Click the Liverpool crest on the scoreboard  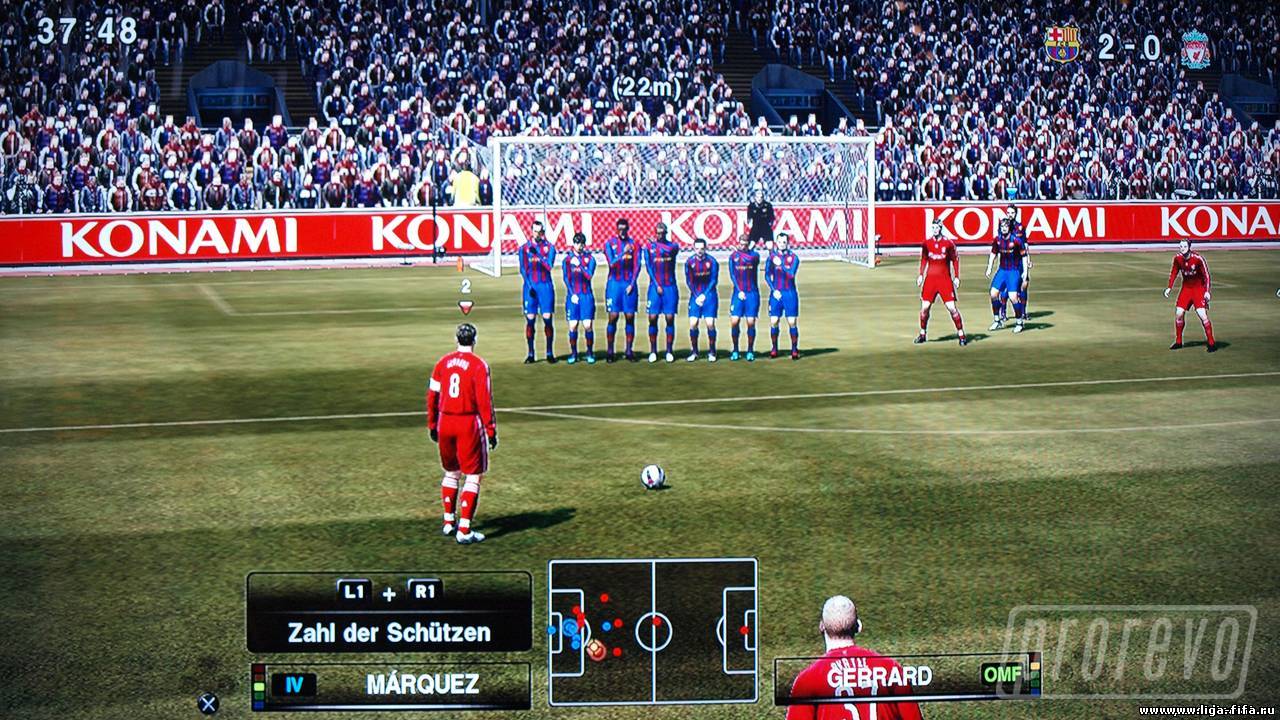(x=1195, y=49)
